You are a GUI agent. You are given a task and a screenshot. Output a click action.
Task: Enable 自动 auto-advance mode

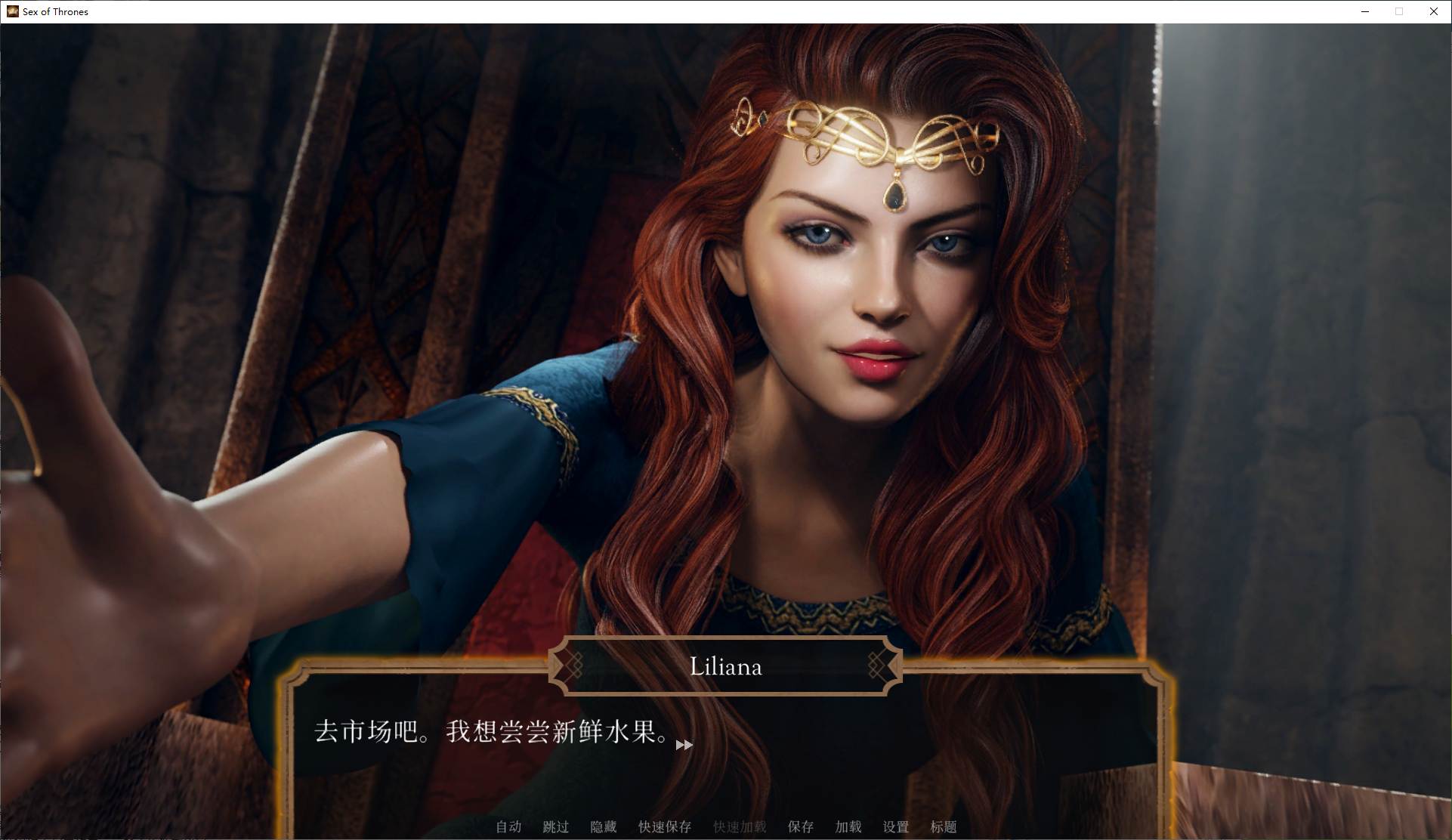tap(508, 827)
